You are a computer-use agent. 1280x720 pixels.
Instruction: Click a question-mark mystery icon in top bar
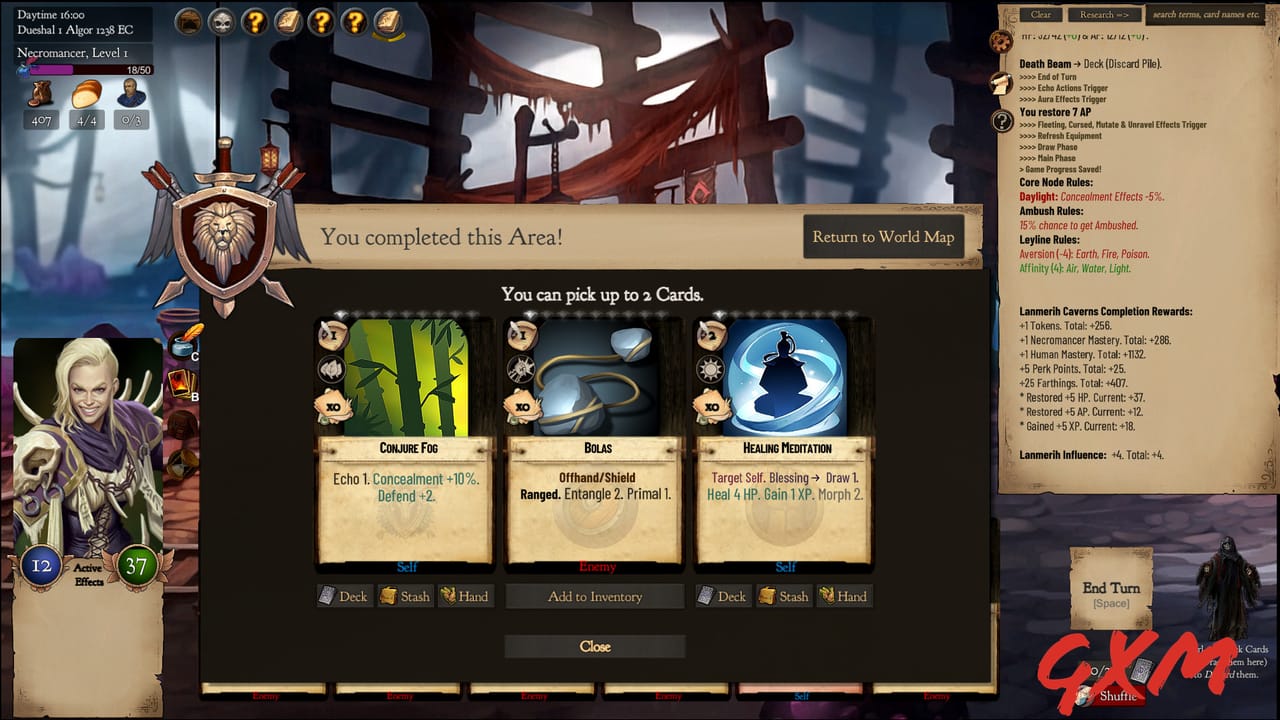(255, 22)
